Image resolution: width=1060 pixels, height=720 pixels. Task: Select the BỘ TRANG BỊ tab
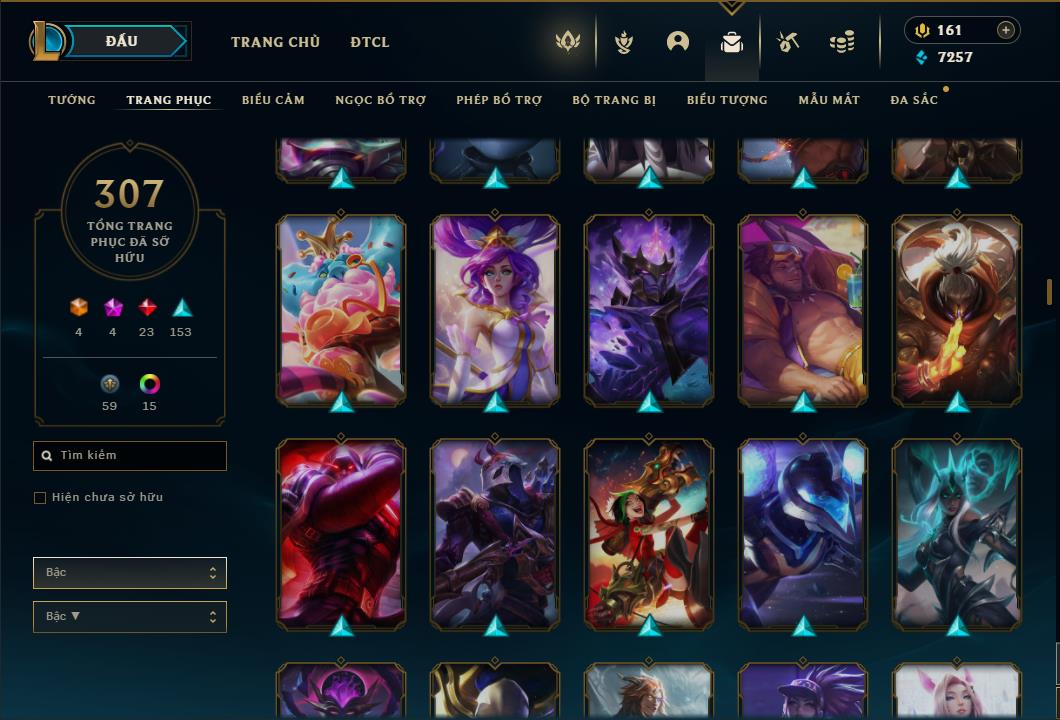(614, 100)
